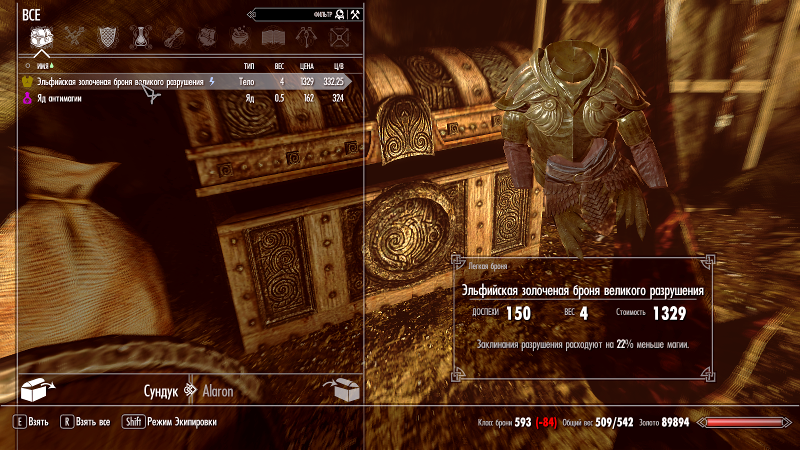Show the Сундук container contents icon
This screenshot has width=800, height=450.
36,390
